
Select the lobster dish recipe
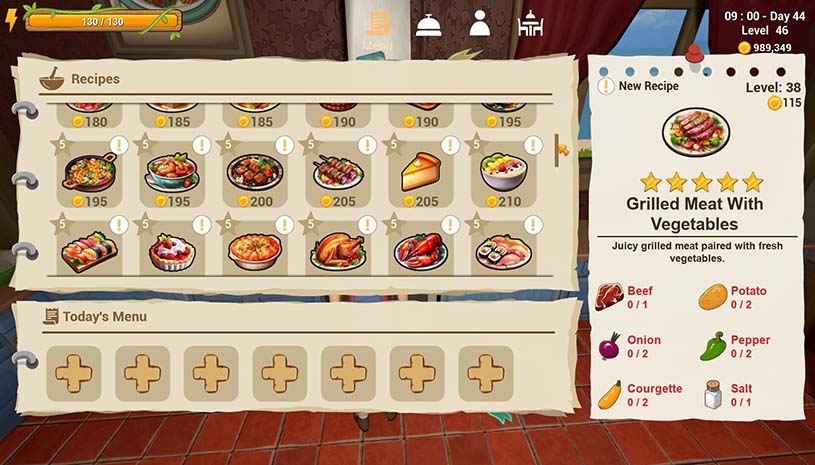click(421, 250)
